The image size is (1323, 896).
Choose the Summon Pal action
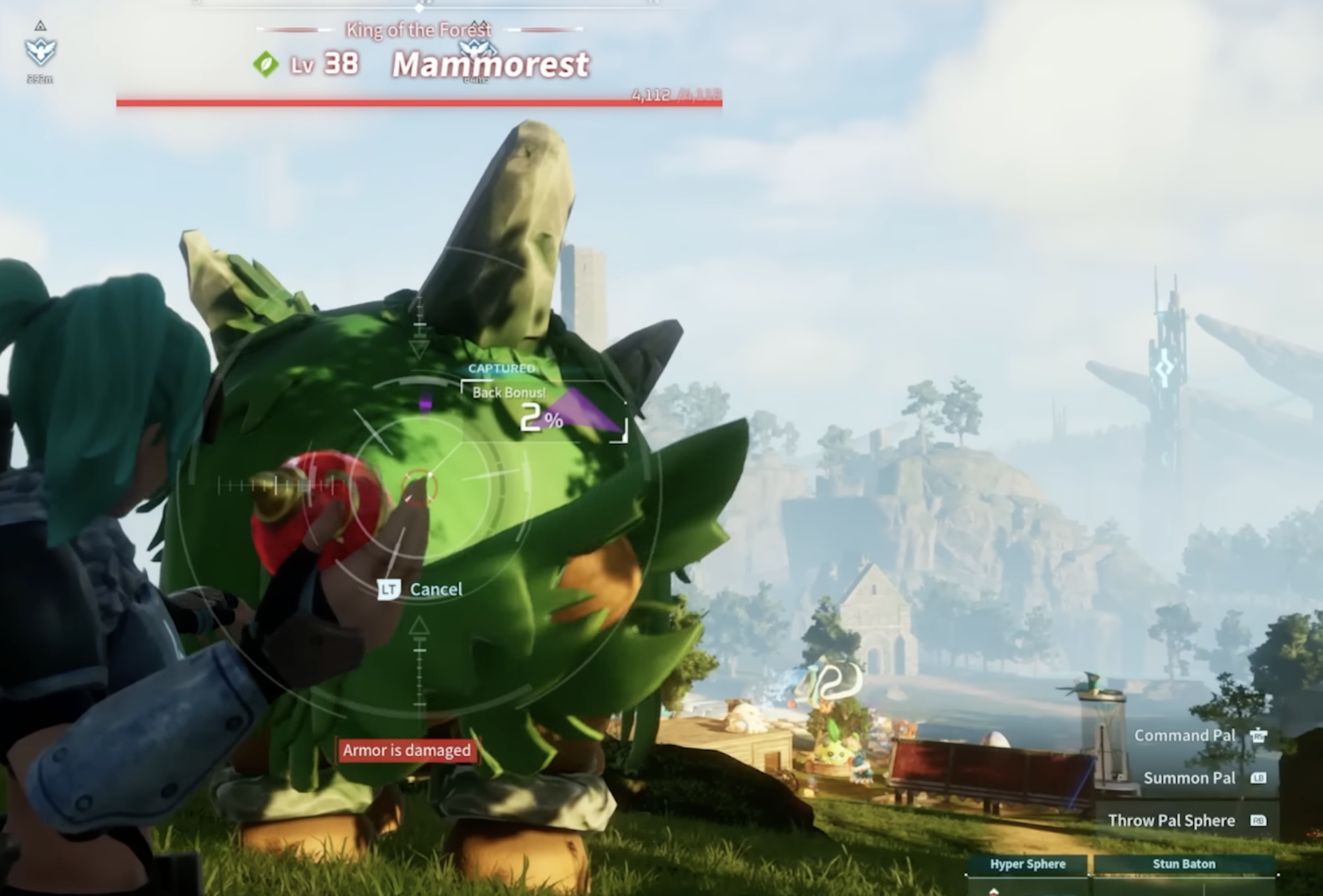tap(1189, 777)
